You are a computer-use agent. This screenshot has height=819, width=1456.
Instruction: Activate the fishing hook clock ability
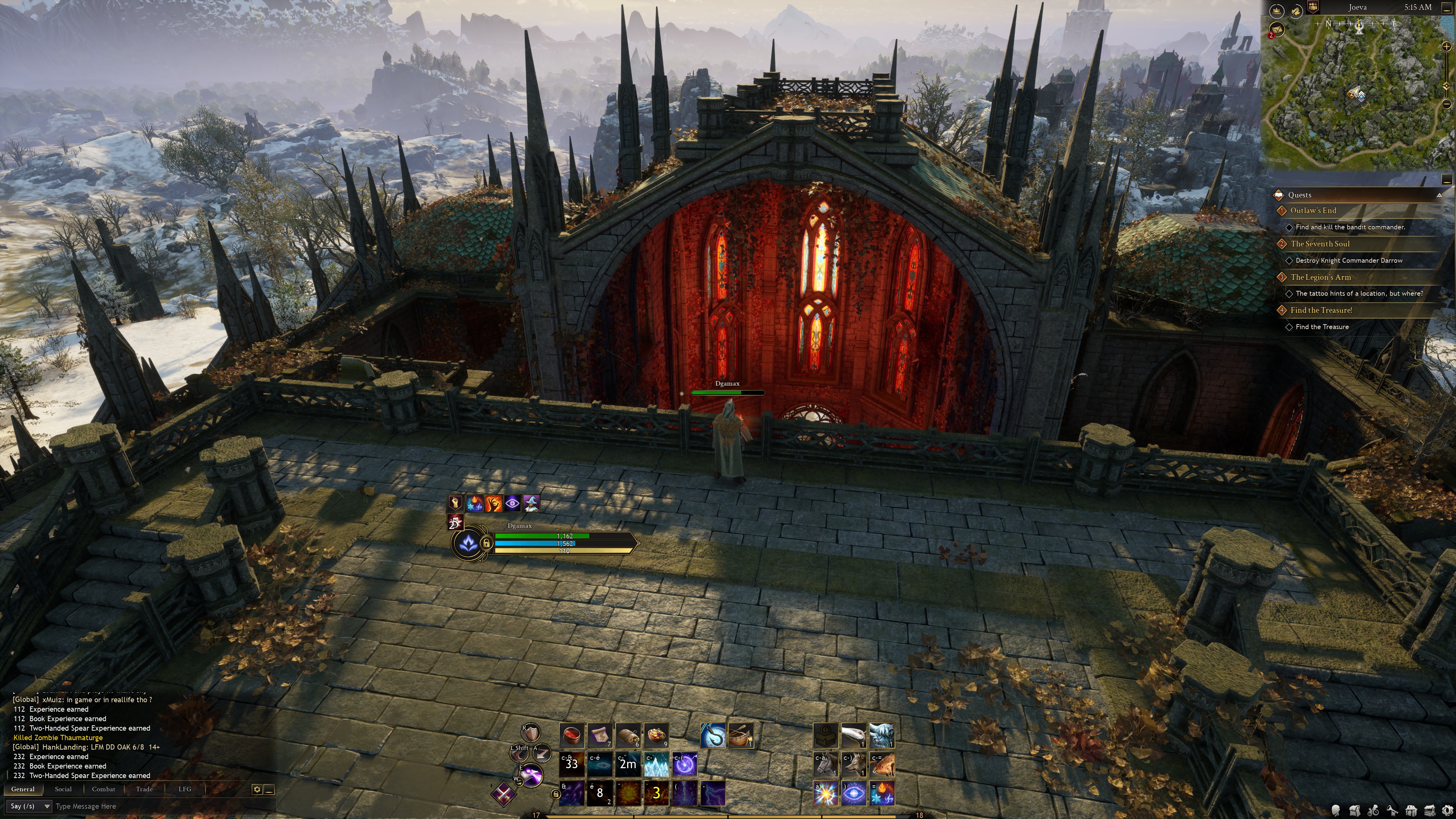[x=712, y=735]
